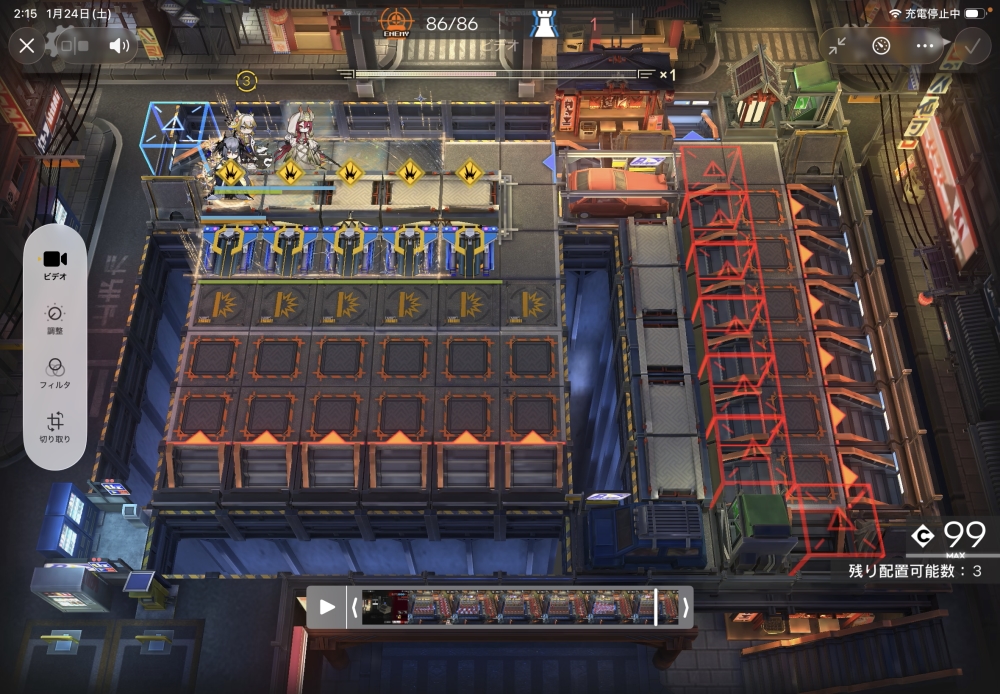This screenshot has height=694, width=1000.
Task: Open the 調整 adjustment tab
Action: tap(55, 319)
